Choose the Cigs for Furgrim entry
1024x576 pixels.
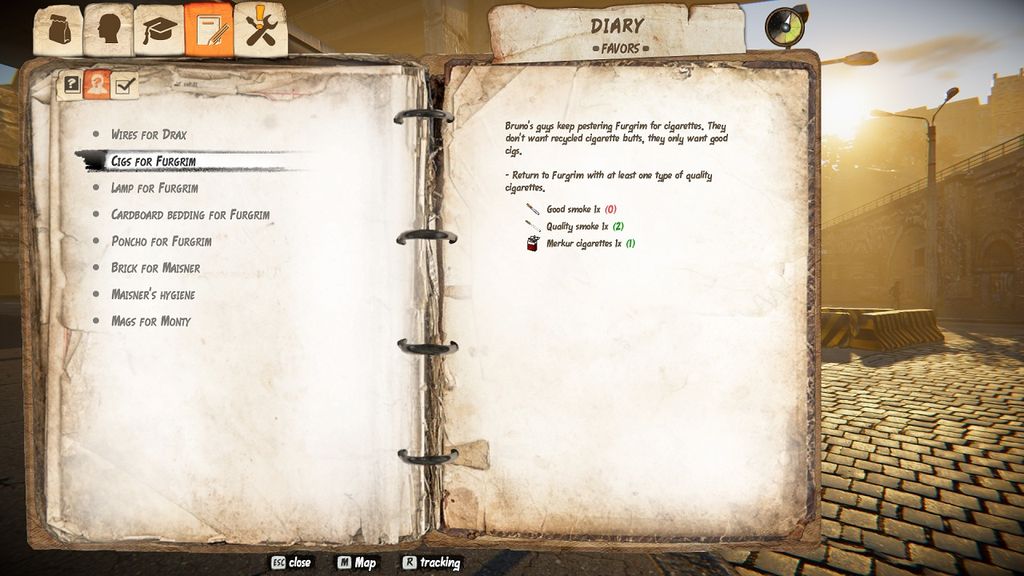(152, 161)
